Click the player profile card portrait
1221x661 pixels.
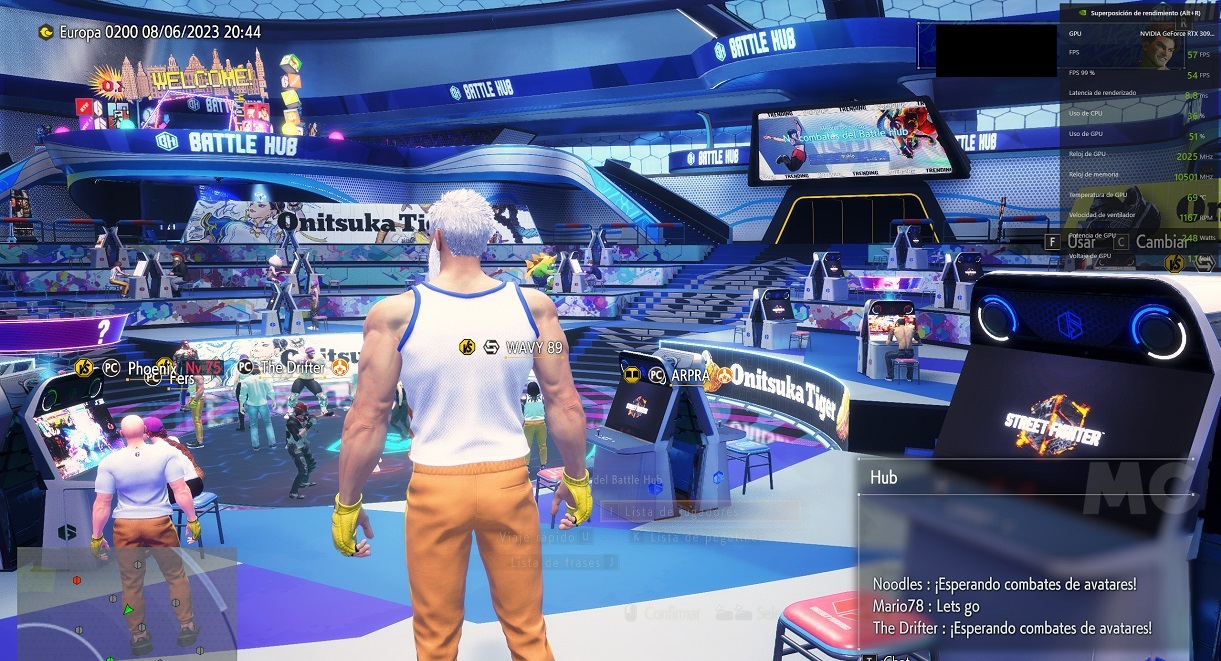1160,52
